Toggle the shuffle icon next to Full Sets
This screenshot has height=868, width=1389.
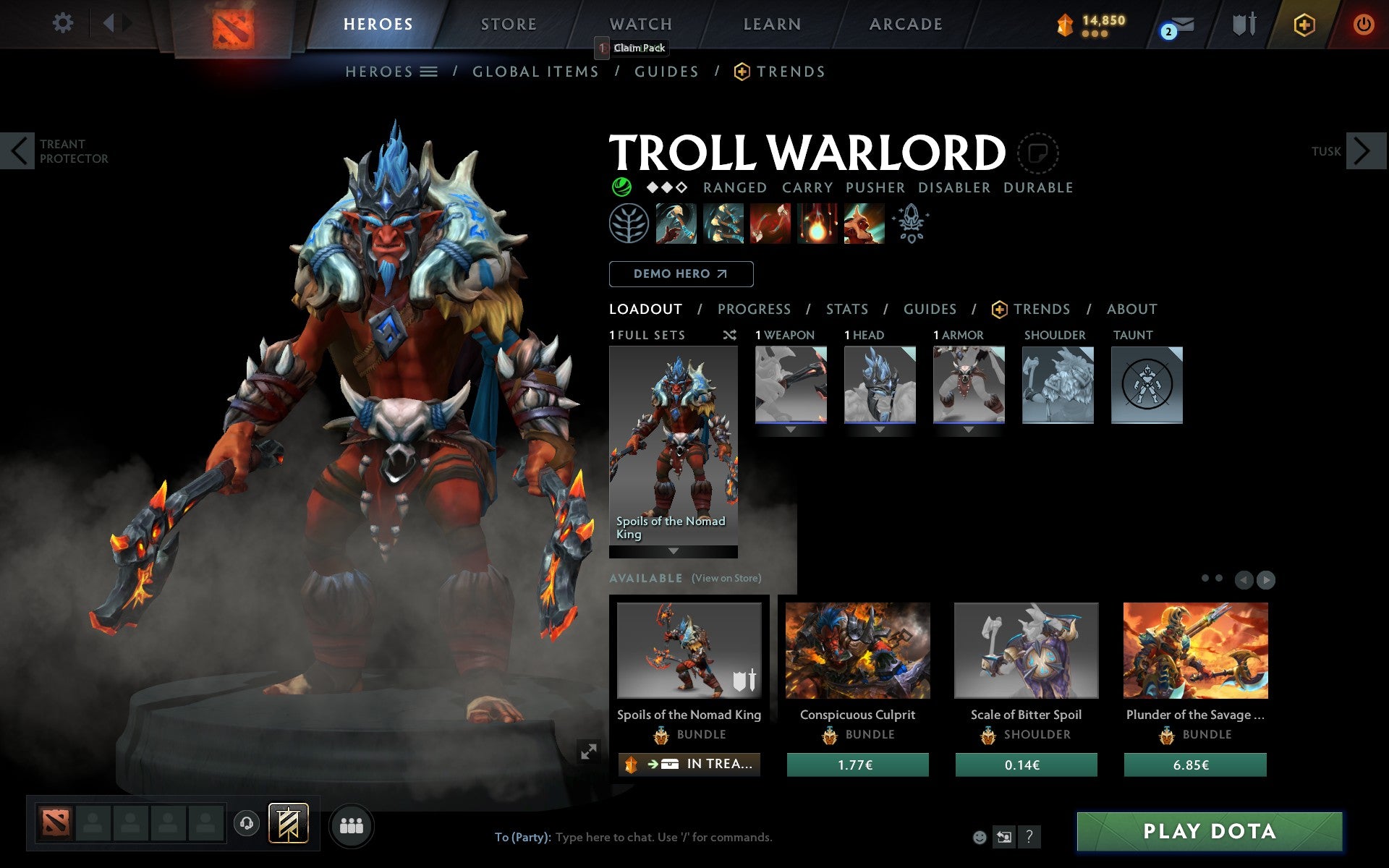pos(729,336)
